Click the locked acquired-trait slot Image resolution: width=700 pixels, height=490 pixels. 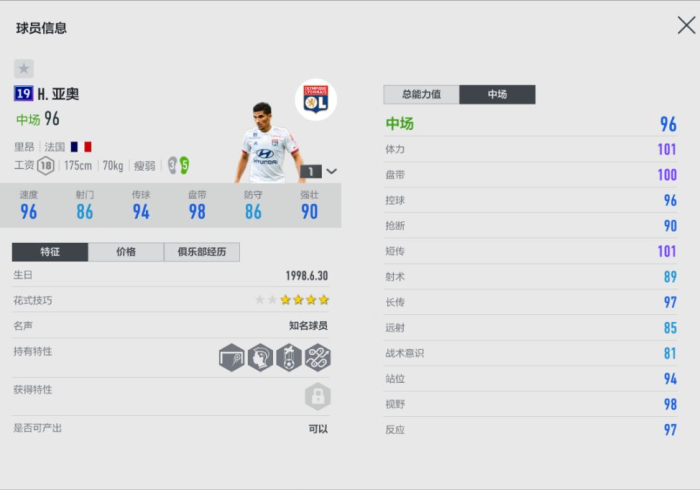(317, 396)
